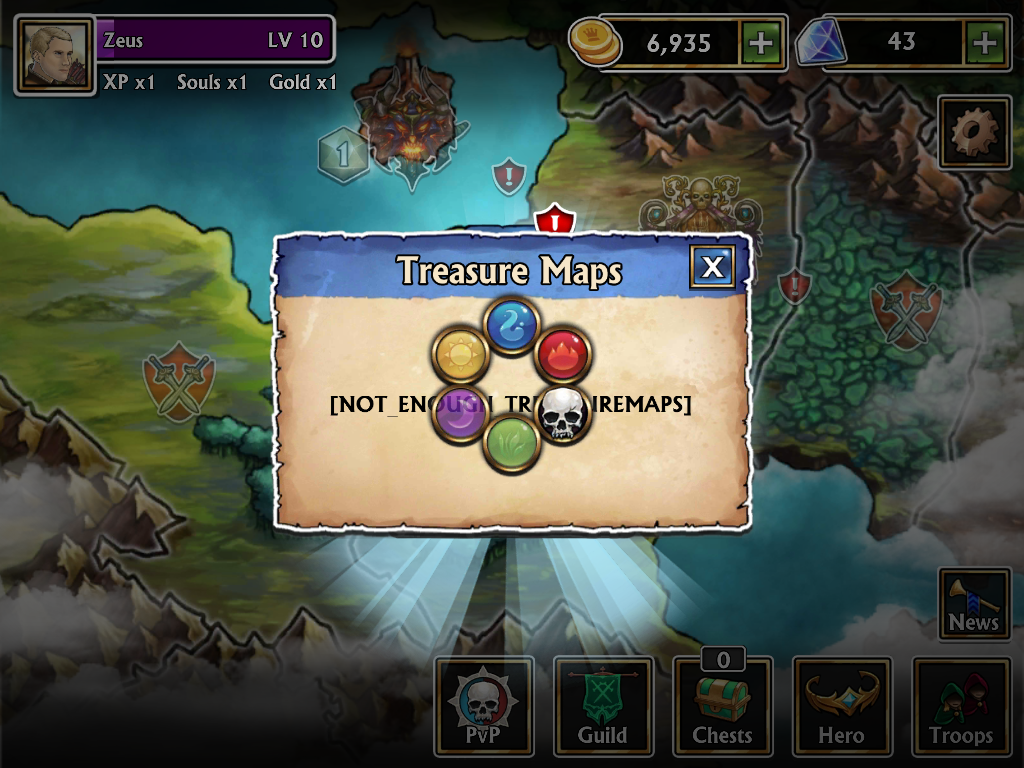This screenshot has height=768, width=1024.
Task: Open Zeus player profile portrait
Action: (x=54, y=55)
